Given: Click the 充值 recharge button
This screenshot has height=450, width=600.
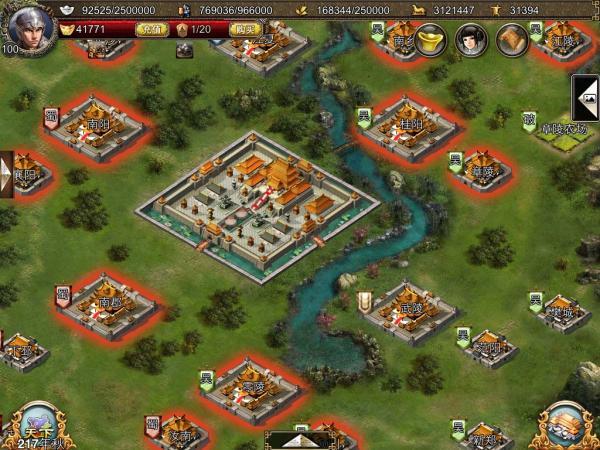Looking at the screenshot, I should pos(148,30).
